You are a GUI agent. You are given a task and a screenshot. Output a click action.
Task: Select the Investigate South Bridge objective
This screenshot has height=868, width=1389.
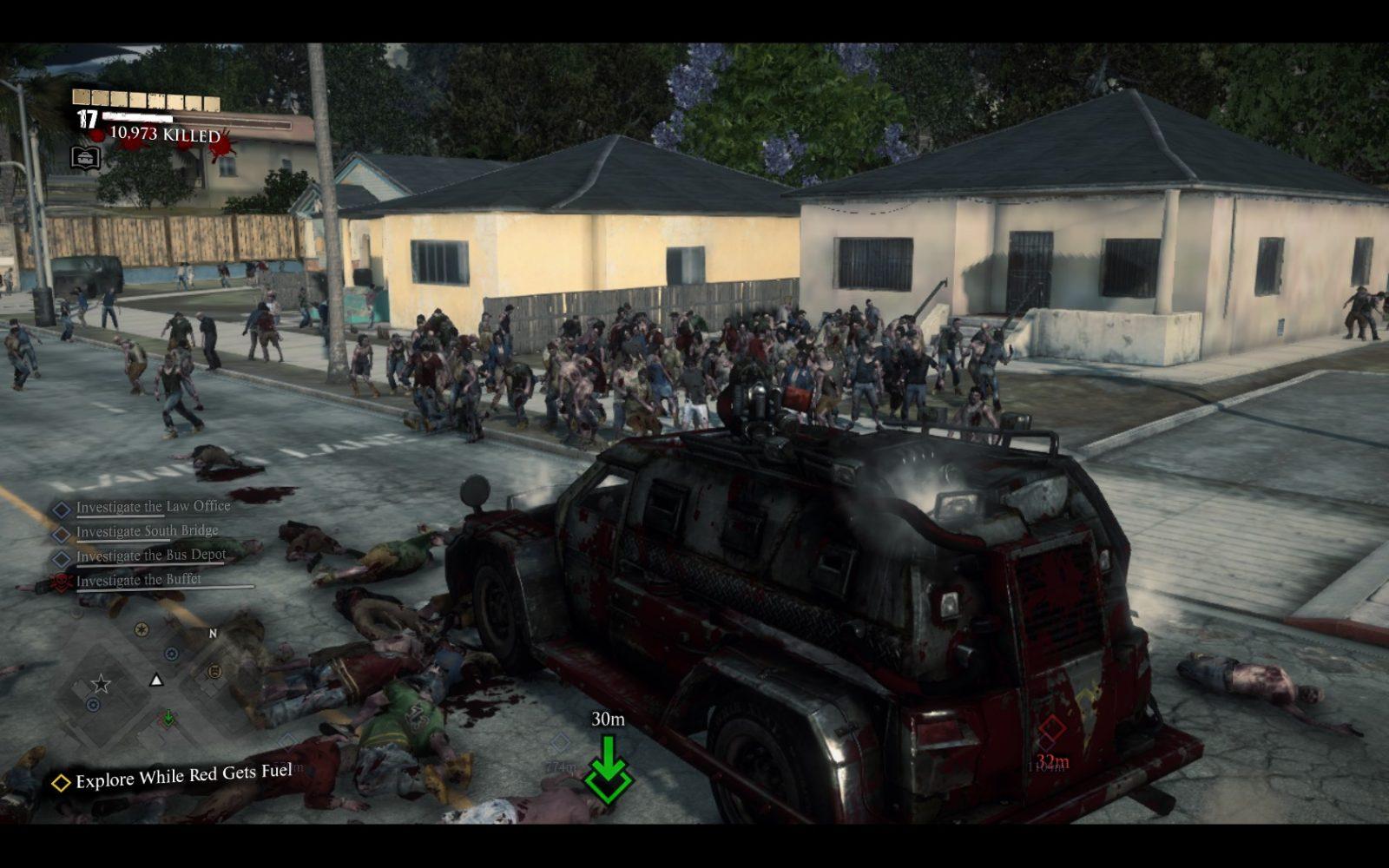147,531
